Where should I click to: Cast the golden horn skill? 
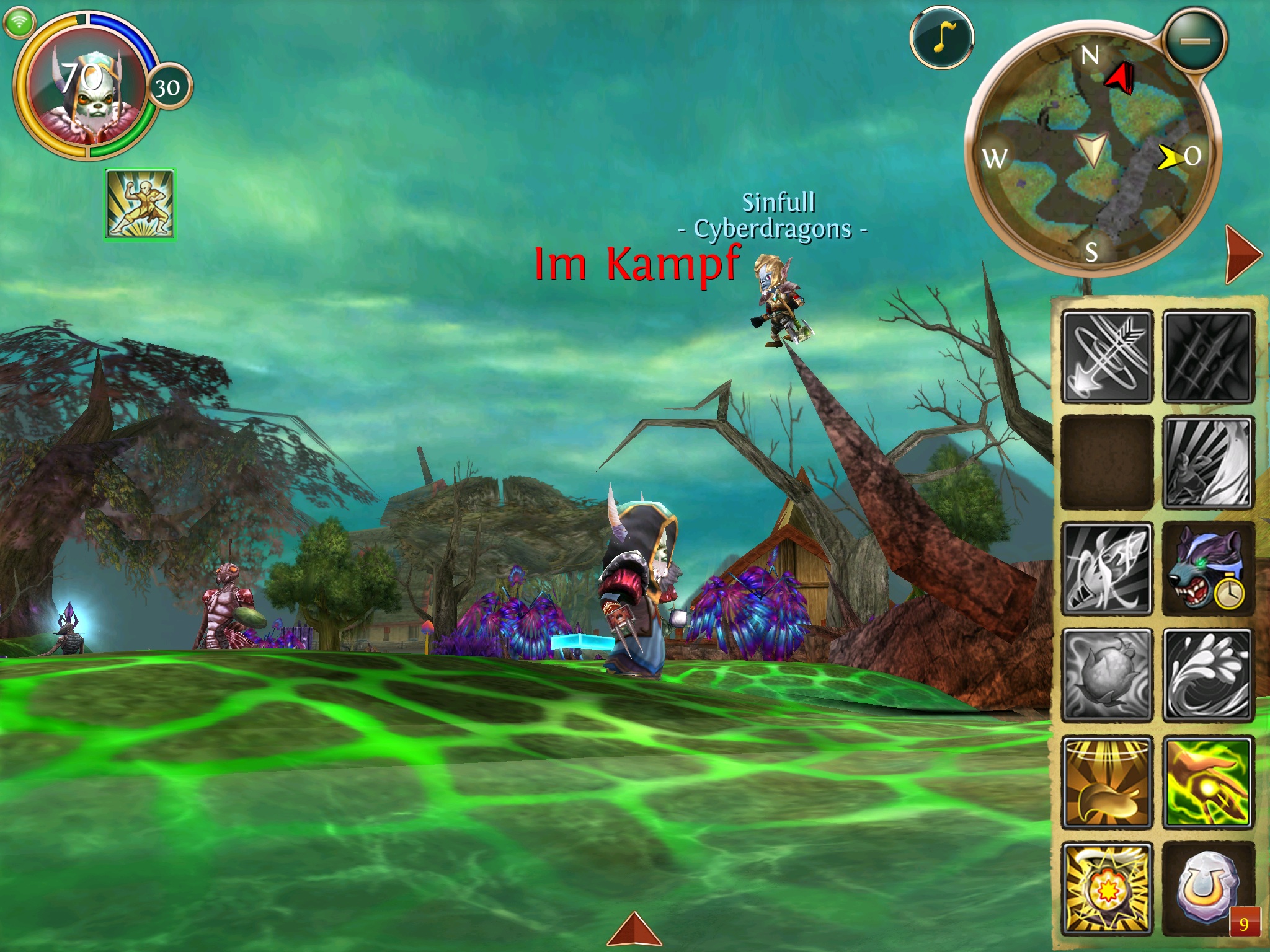(1107, 782)
